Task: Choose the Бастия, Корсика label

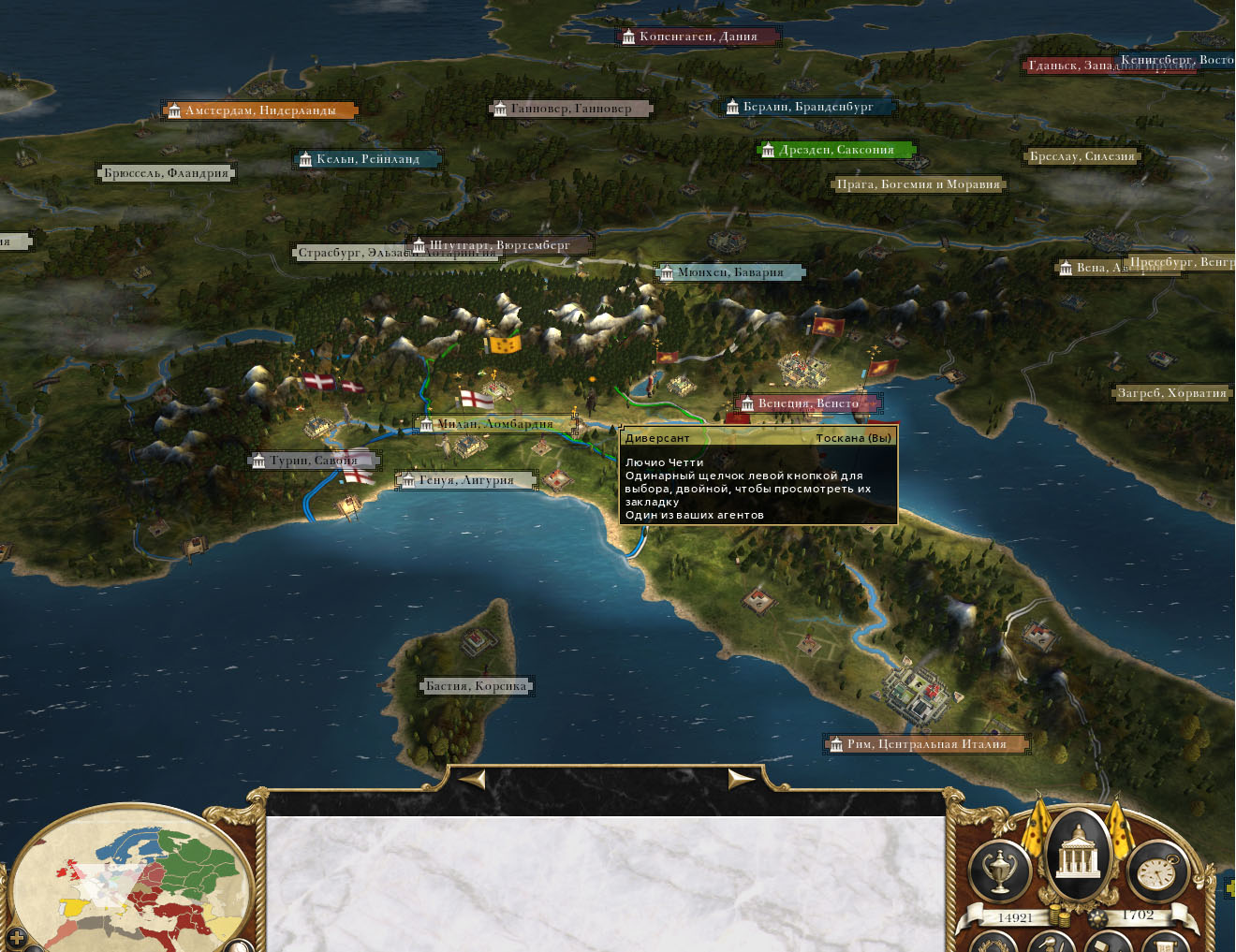Action: pos(476,686)
